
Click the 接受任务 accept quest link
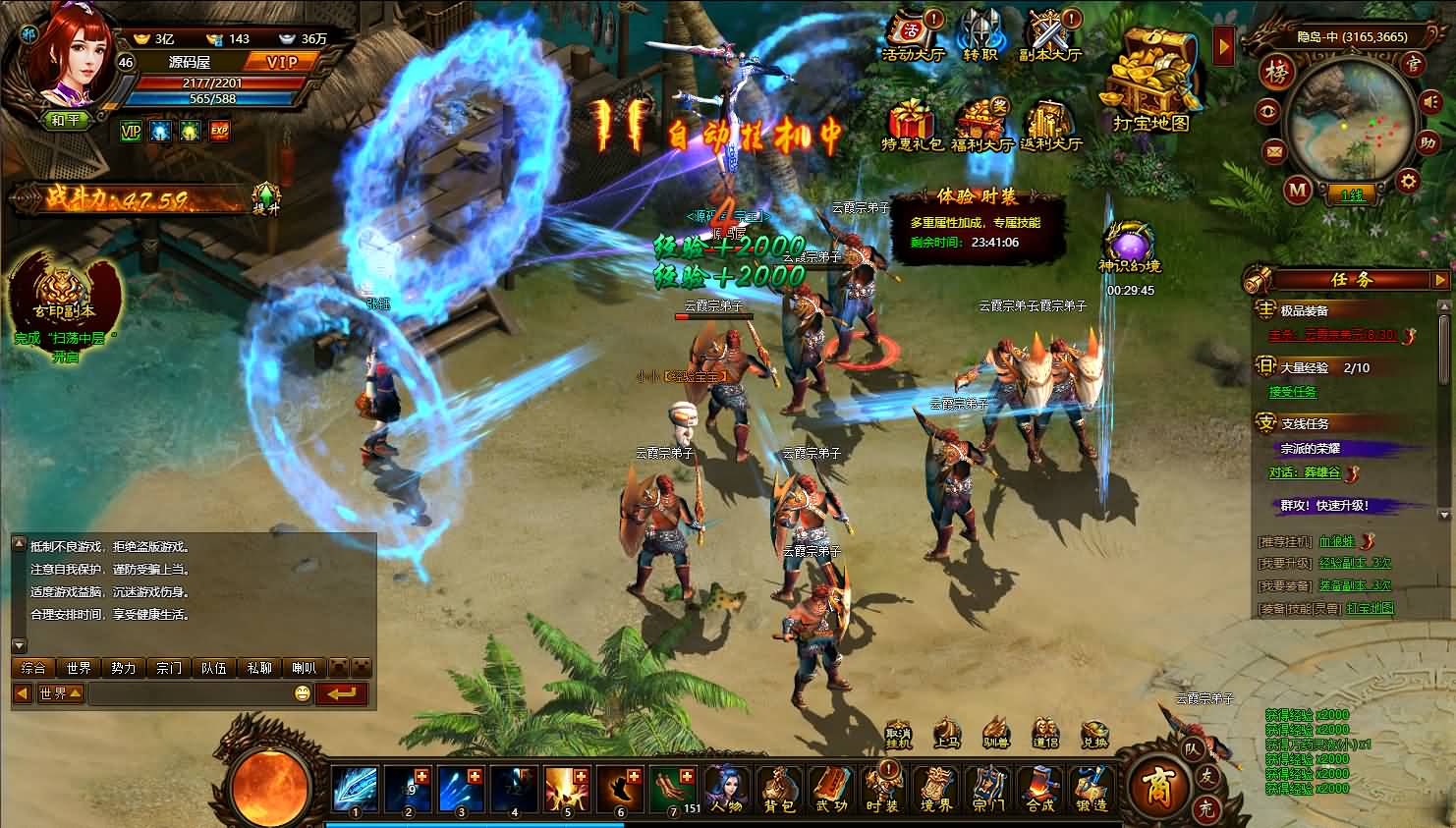coord(1292,392)
